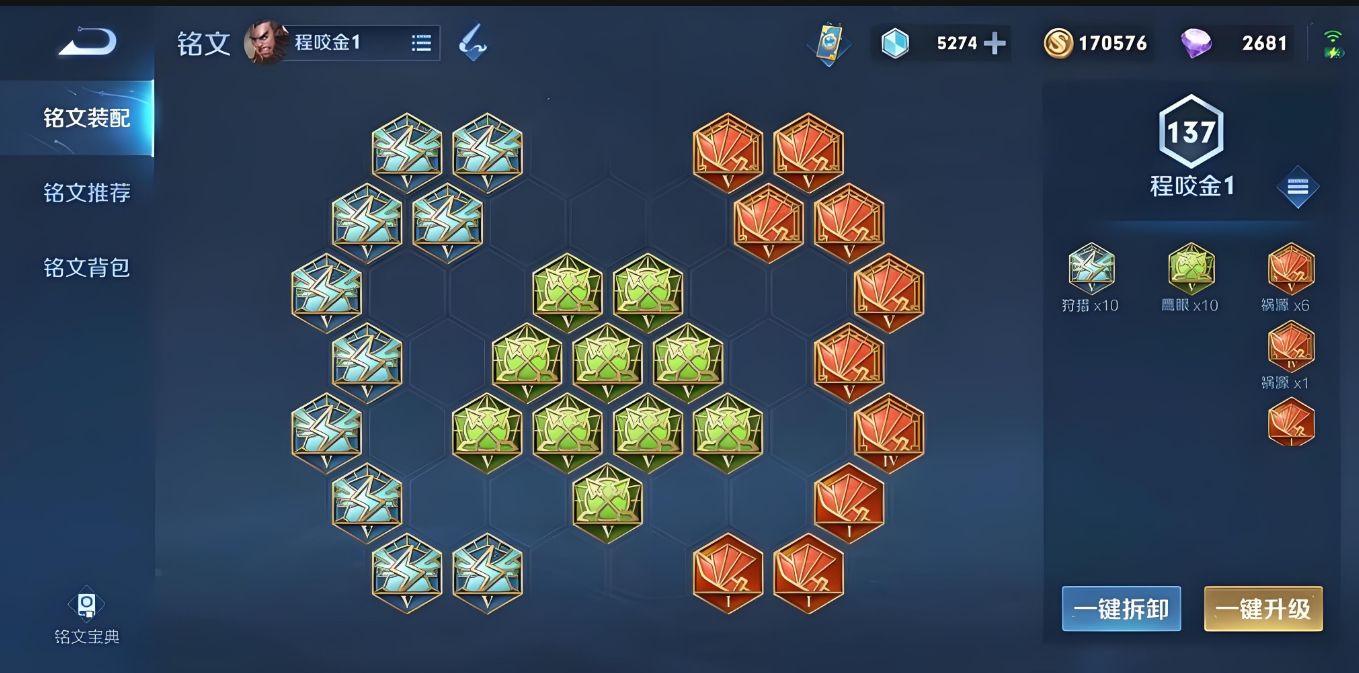Click the purple diamond currency icon
This screenshot has height=673, width=1359.
click(x=1196, y=43)
